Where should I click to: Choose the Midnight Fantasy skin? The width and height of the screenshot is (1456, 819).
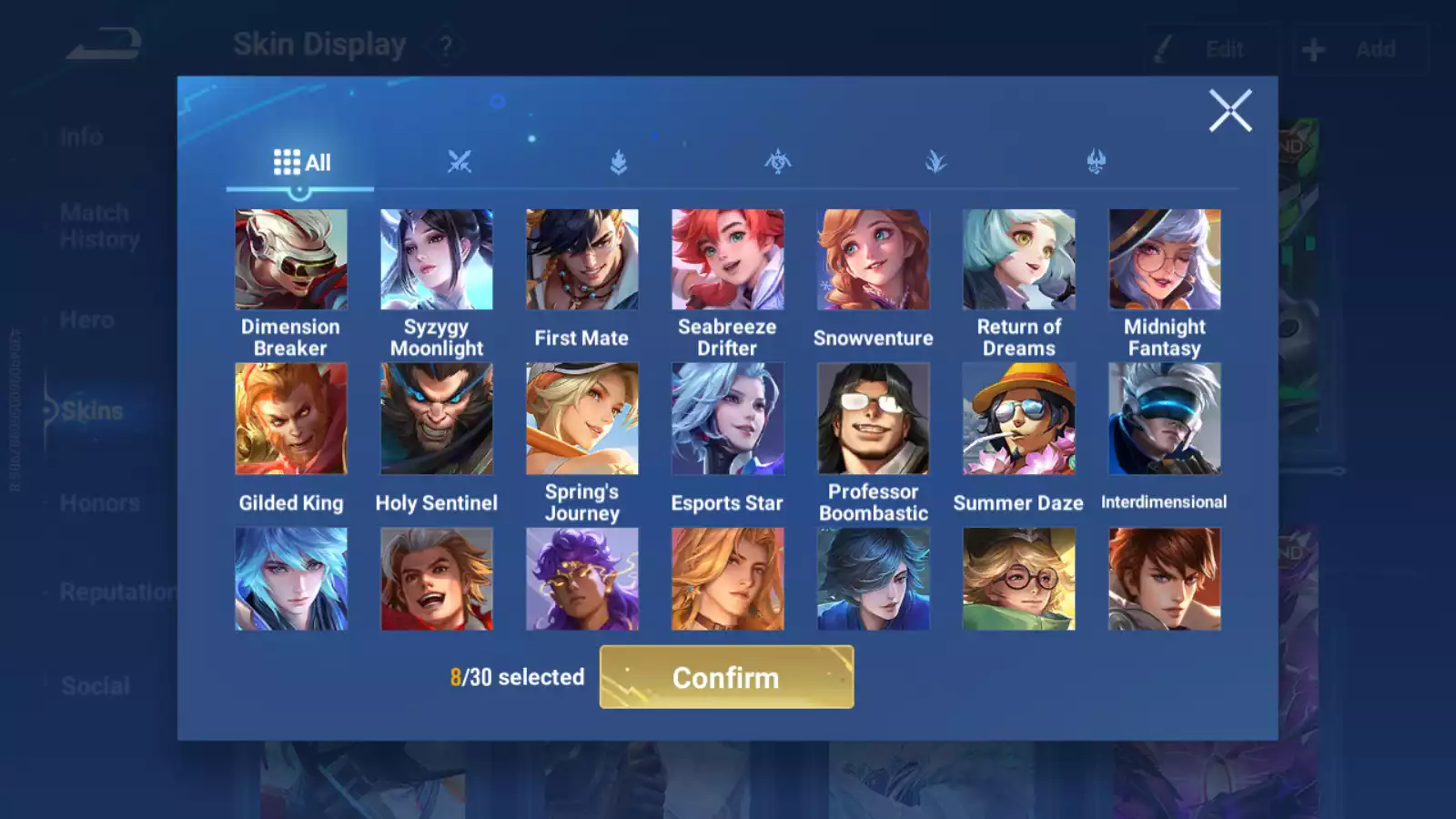coord(1165,258)
